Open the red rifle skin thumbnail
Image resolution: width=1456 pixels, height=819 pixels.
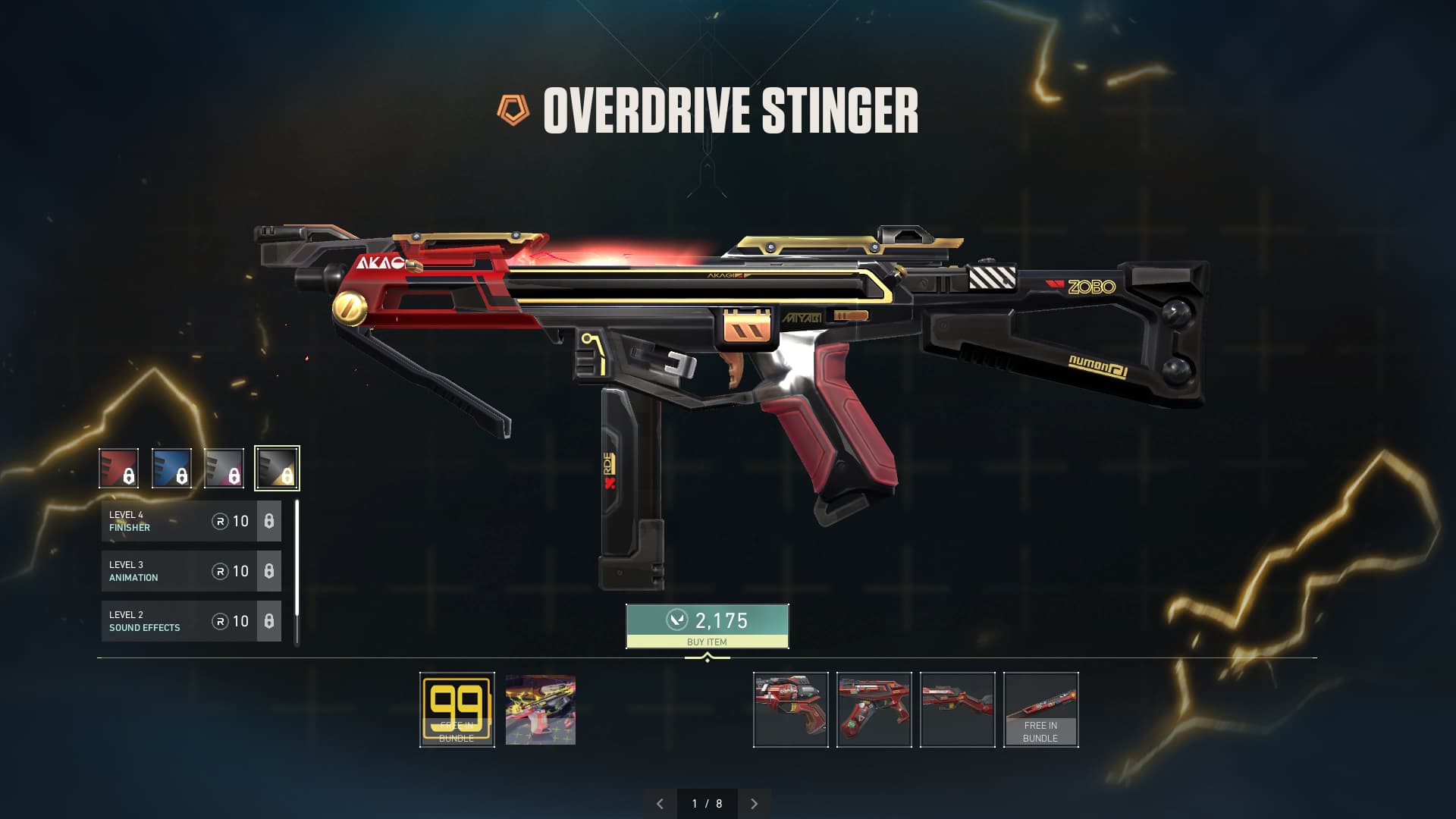957,710
